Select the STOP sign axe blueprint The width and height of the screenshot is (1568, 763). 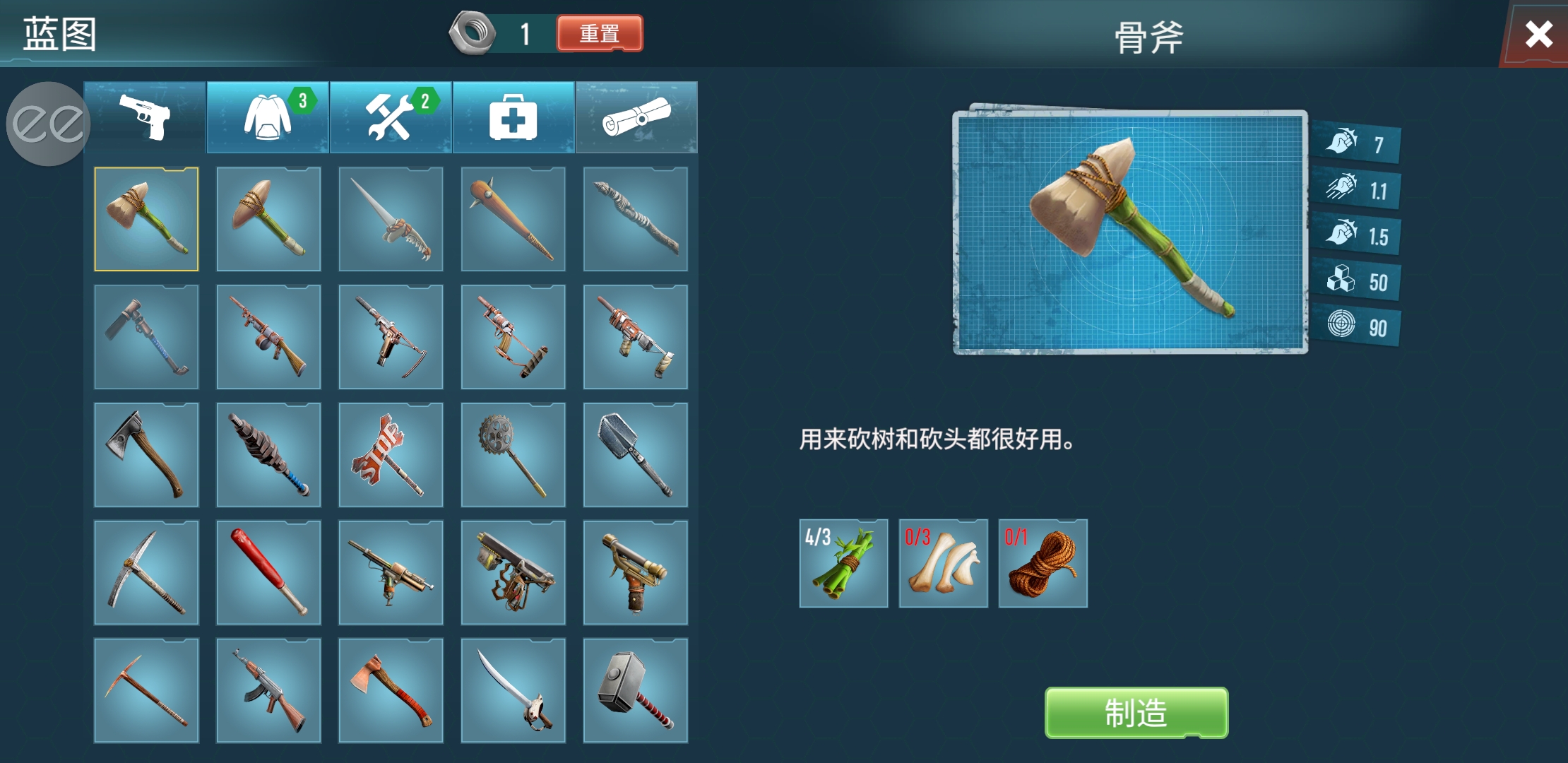click(391, 455)
